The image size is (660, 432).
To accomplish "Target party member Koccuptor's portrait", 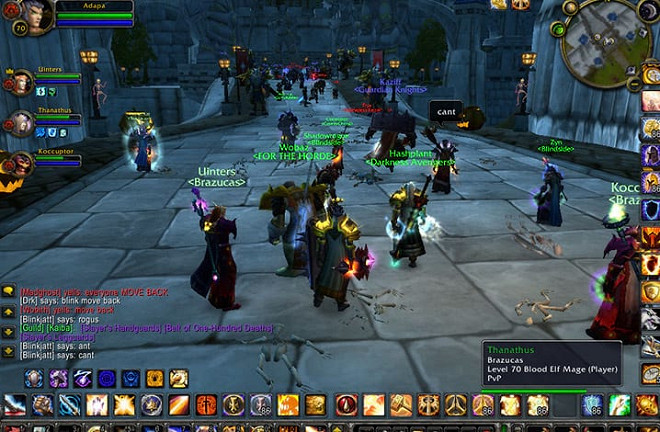I will [20, 164].
